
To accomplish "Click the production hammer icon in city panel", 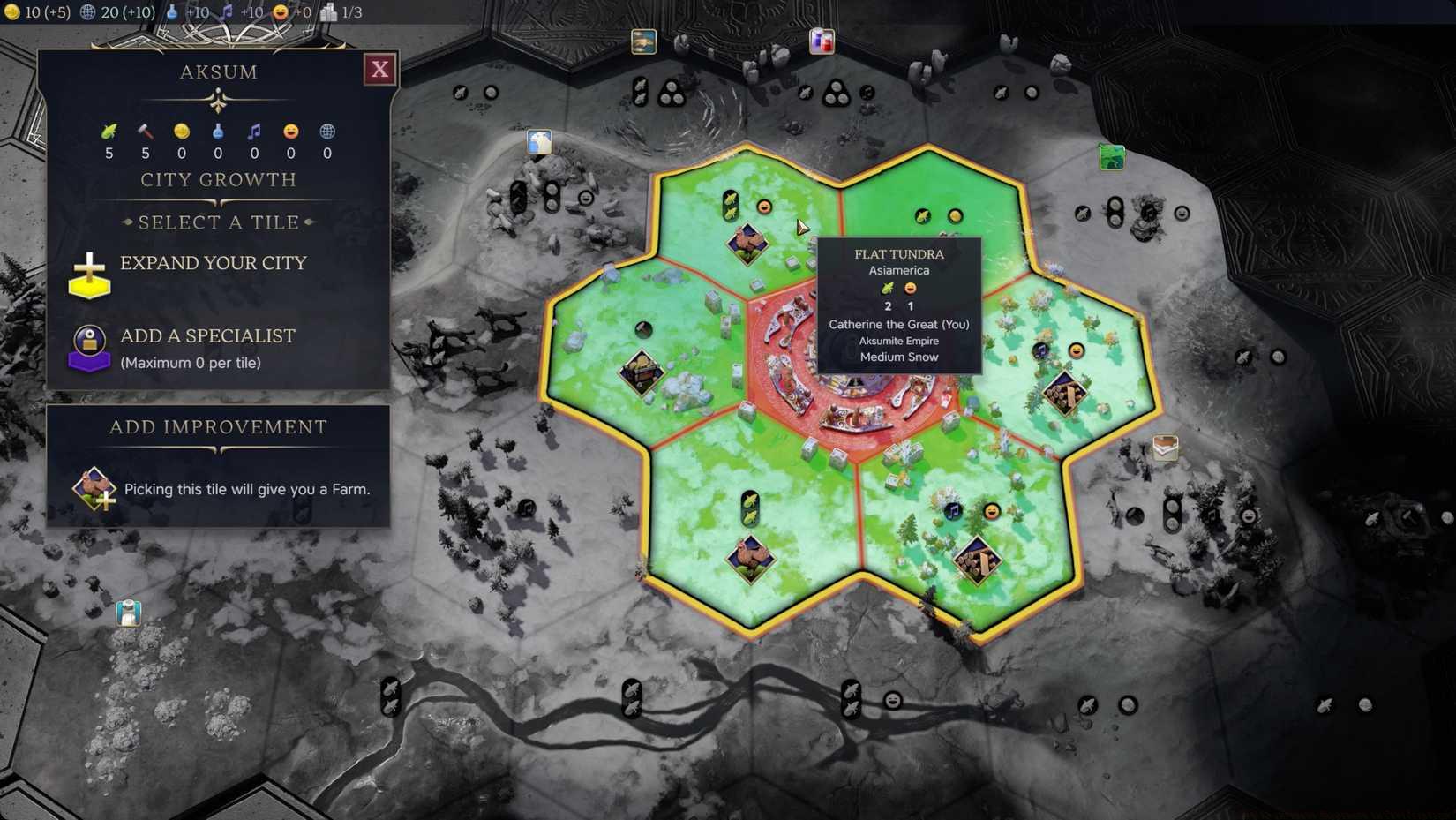I will [x=145, y=131].
